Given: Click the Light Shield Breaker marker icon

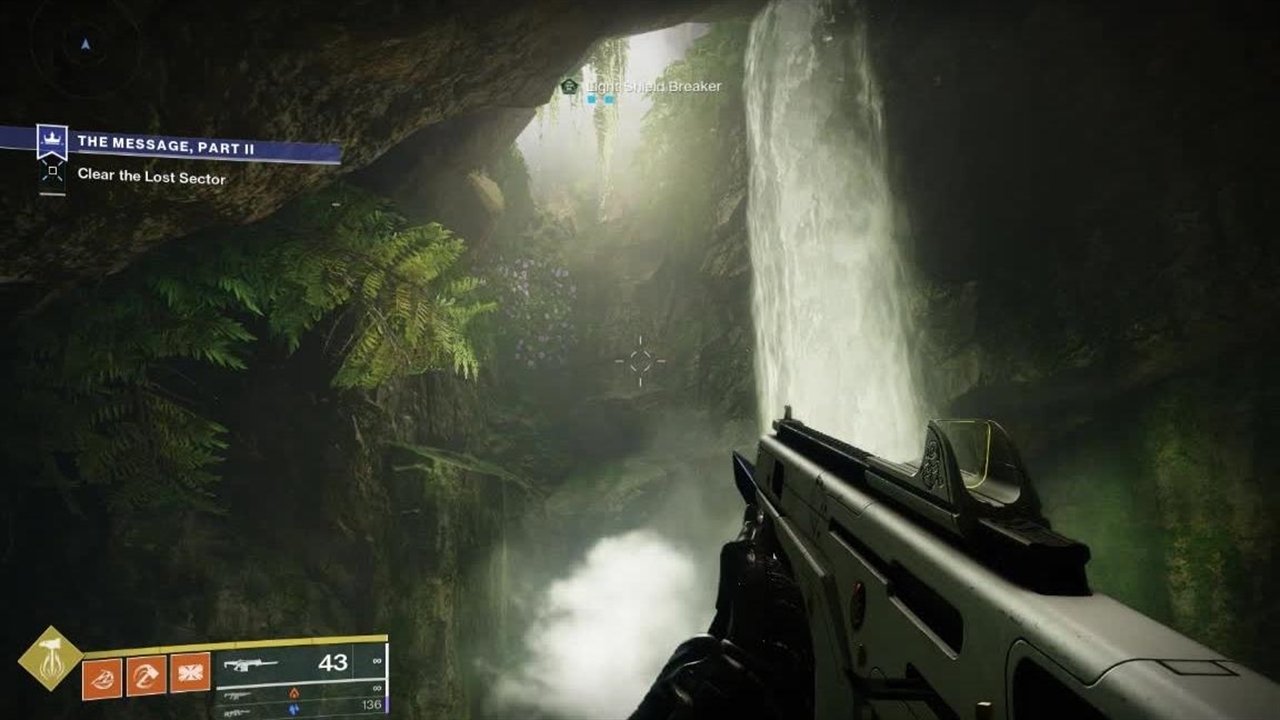Looking at the screenshot, I should click(570, 87).
